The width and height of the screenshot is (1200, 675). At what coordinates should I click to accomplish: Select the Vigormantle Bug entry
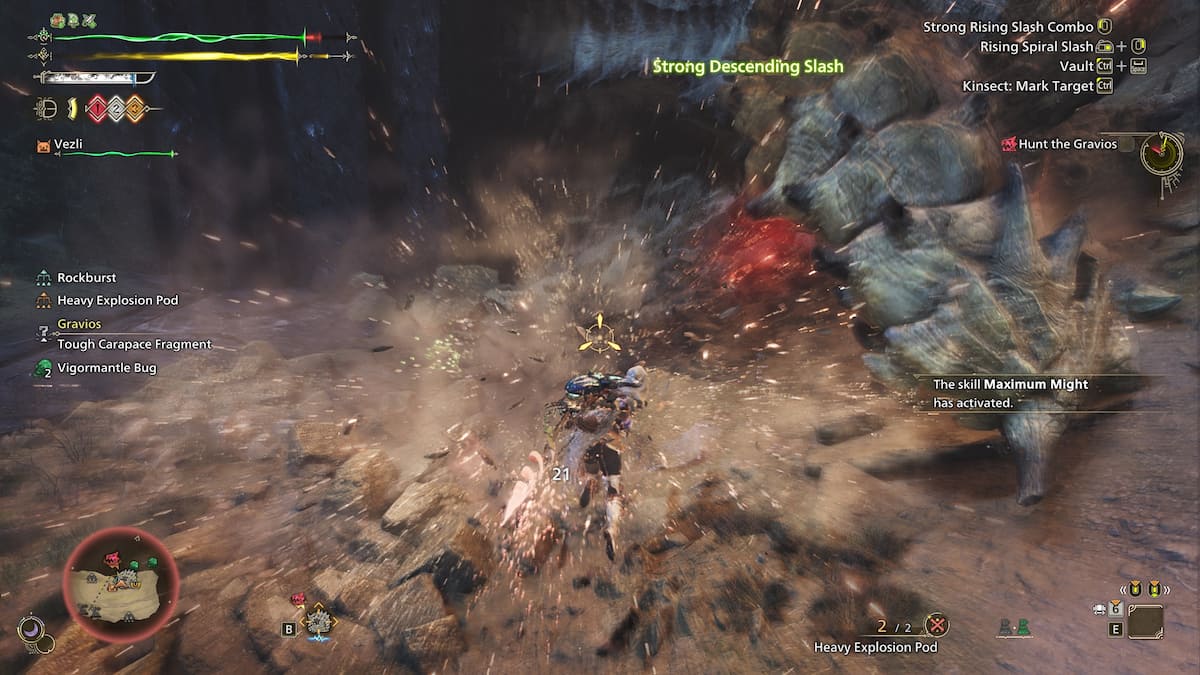pos(106,368)
